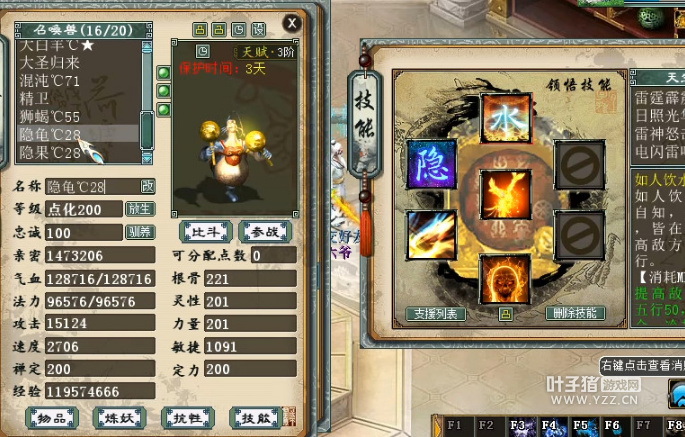Click the 删除技能 delete skill button

[575, 313]
